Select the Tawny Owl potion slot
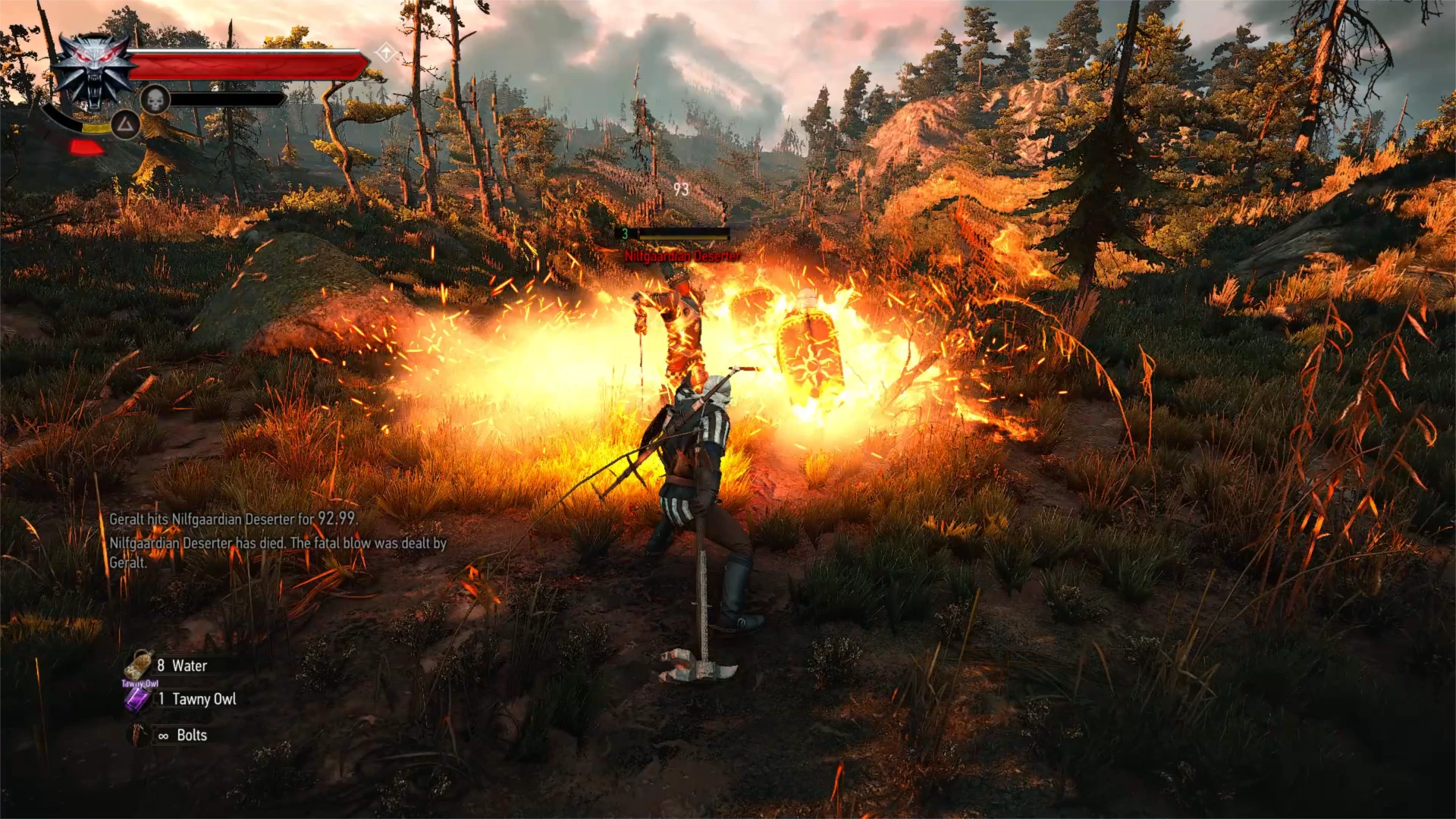Viewport: 1456px width, 819px height. click(x=139, y=699)
